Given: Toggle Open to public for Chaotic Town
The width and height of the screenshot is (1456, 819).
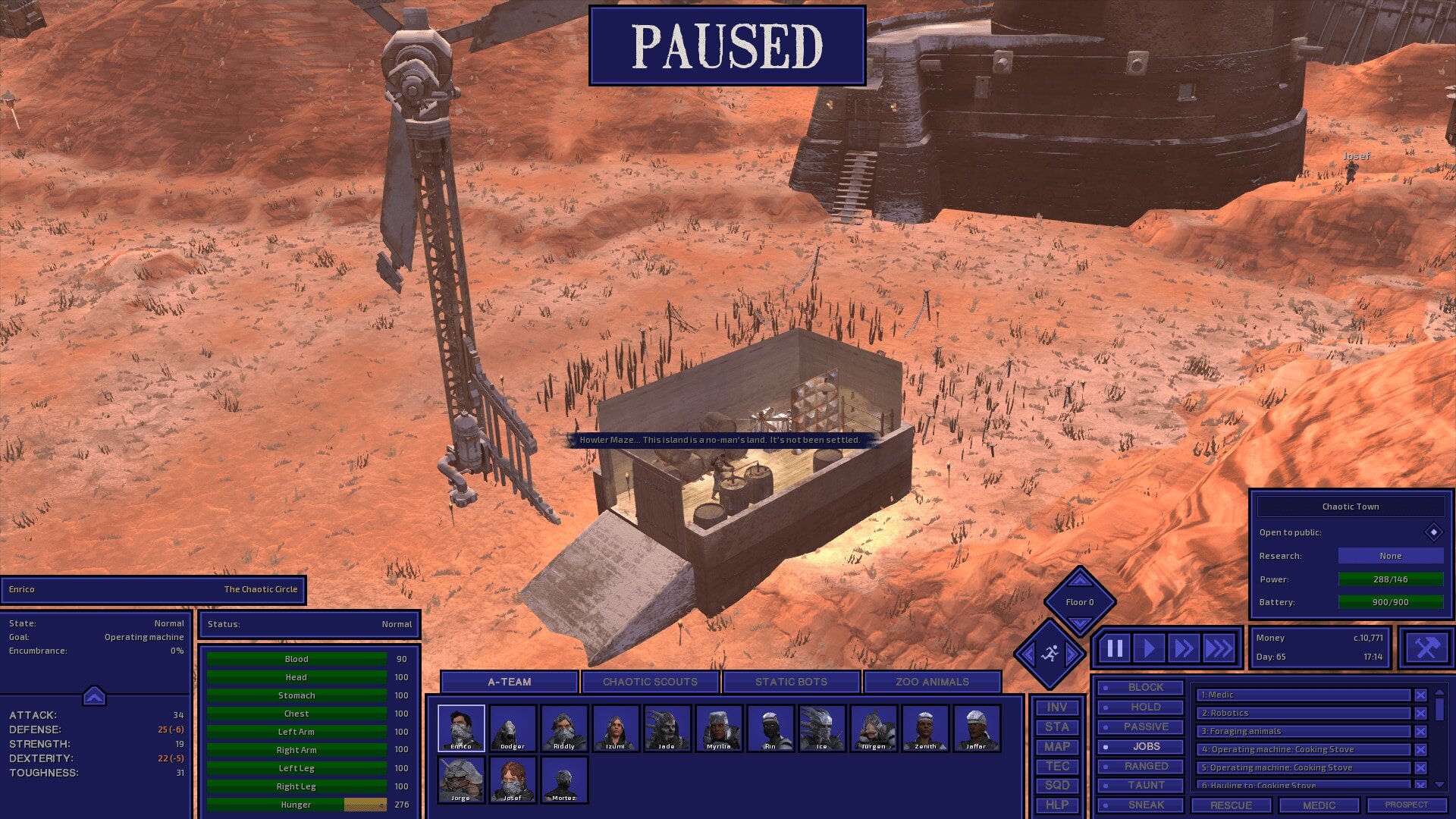Looking at the screenshot, I should pyautogui.click(x=1432, y=532).
